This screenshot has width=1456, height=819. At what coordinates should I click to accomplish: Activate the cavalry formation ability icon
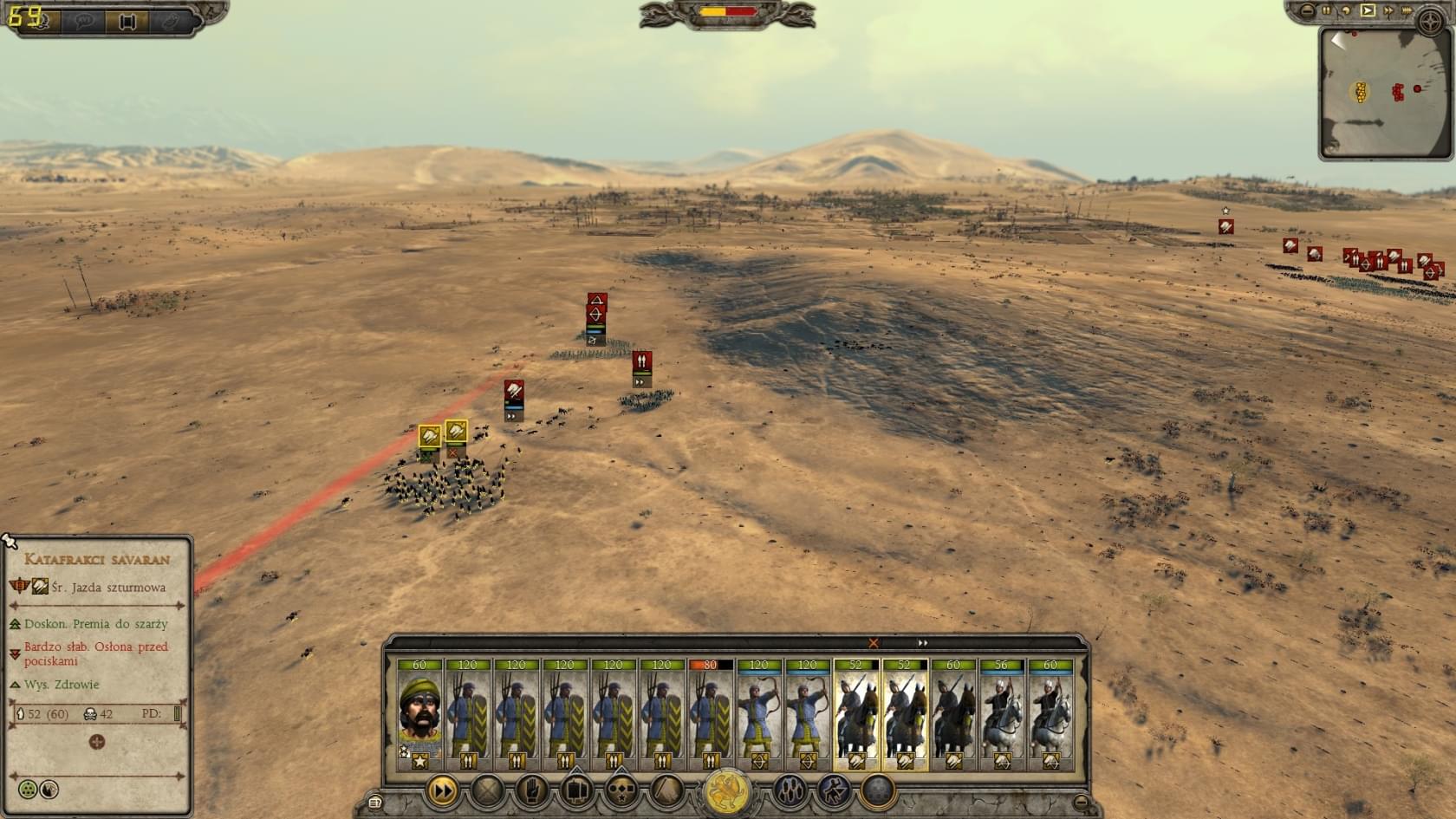pyautogui.click(x=789, y=790)
